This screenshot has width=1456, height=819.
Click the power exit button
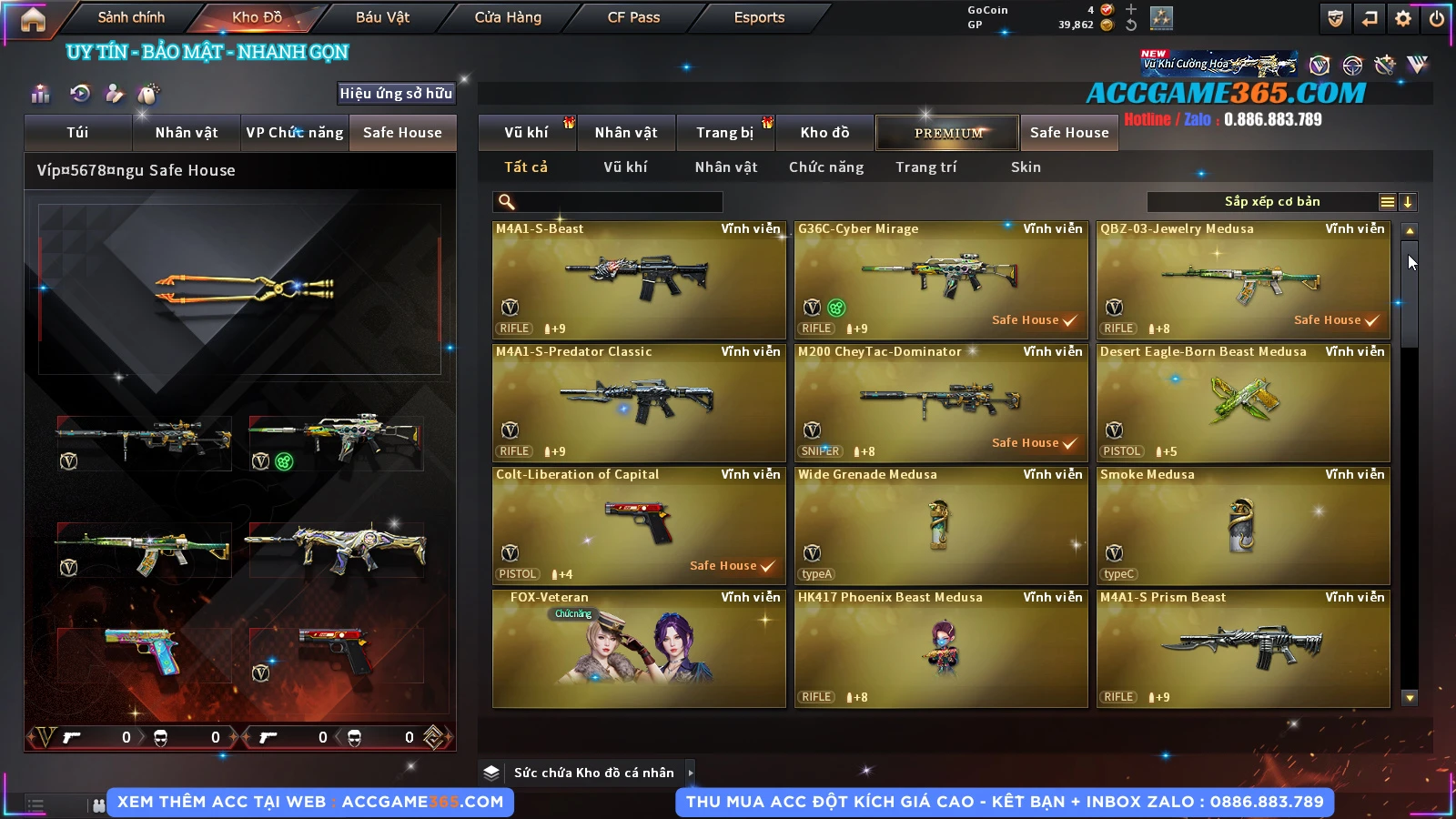1437,18
